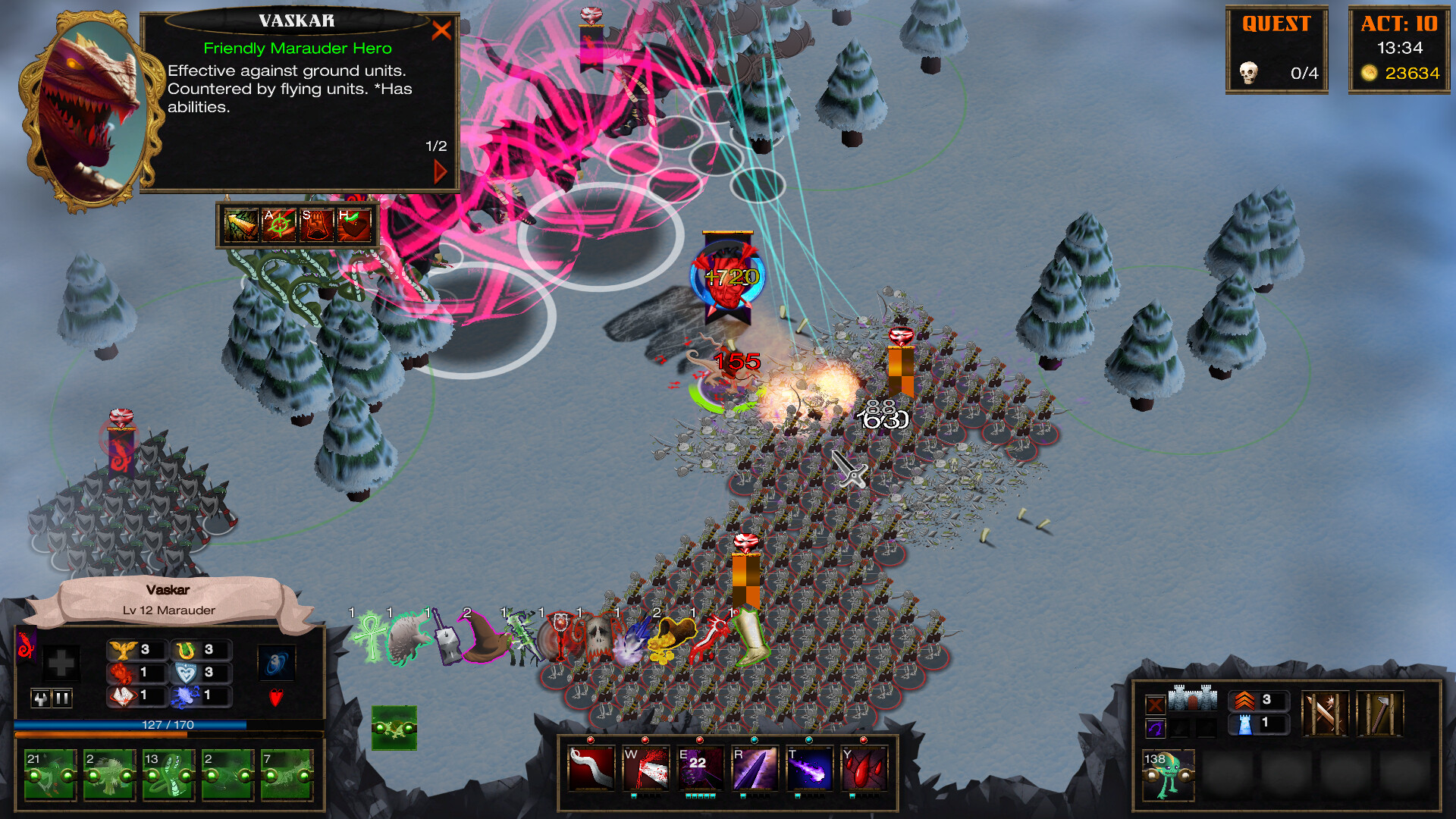Activate the white horn Q ability

coord(590,767)
